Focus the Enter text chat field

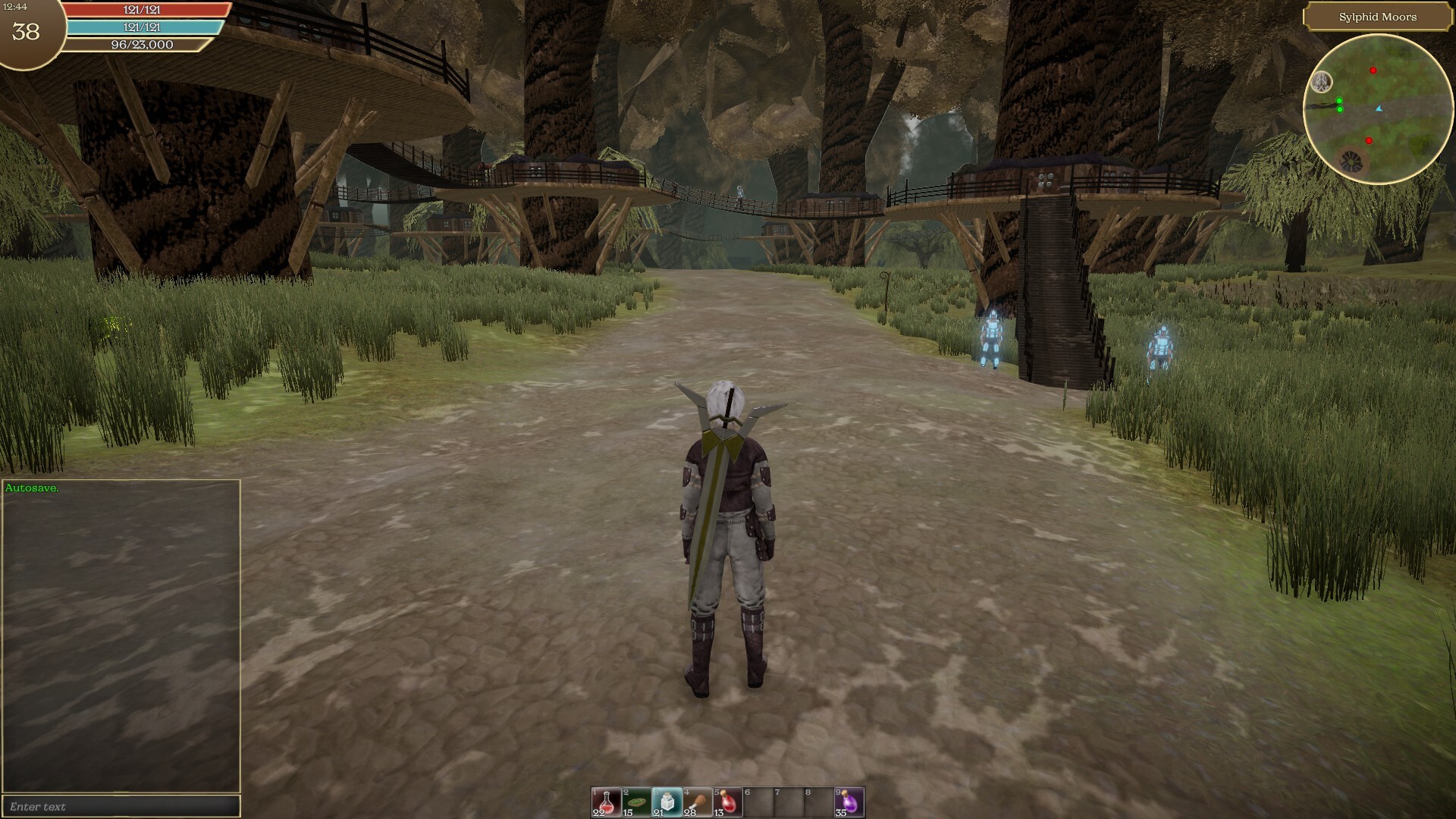[x=121, y=806]
